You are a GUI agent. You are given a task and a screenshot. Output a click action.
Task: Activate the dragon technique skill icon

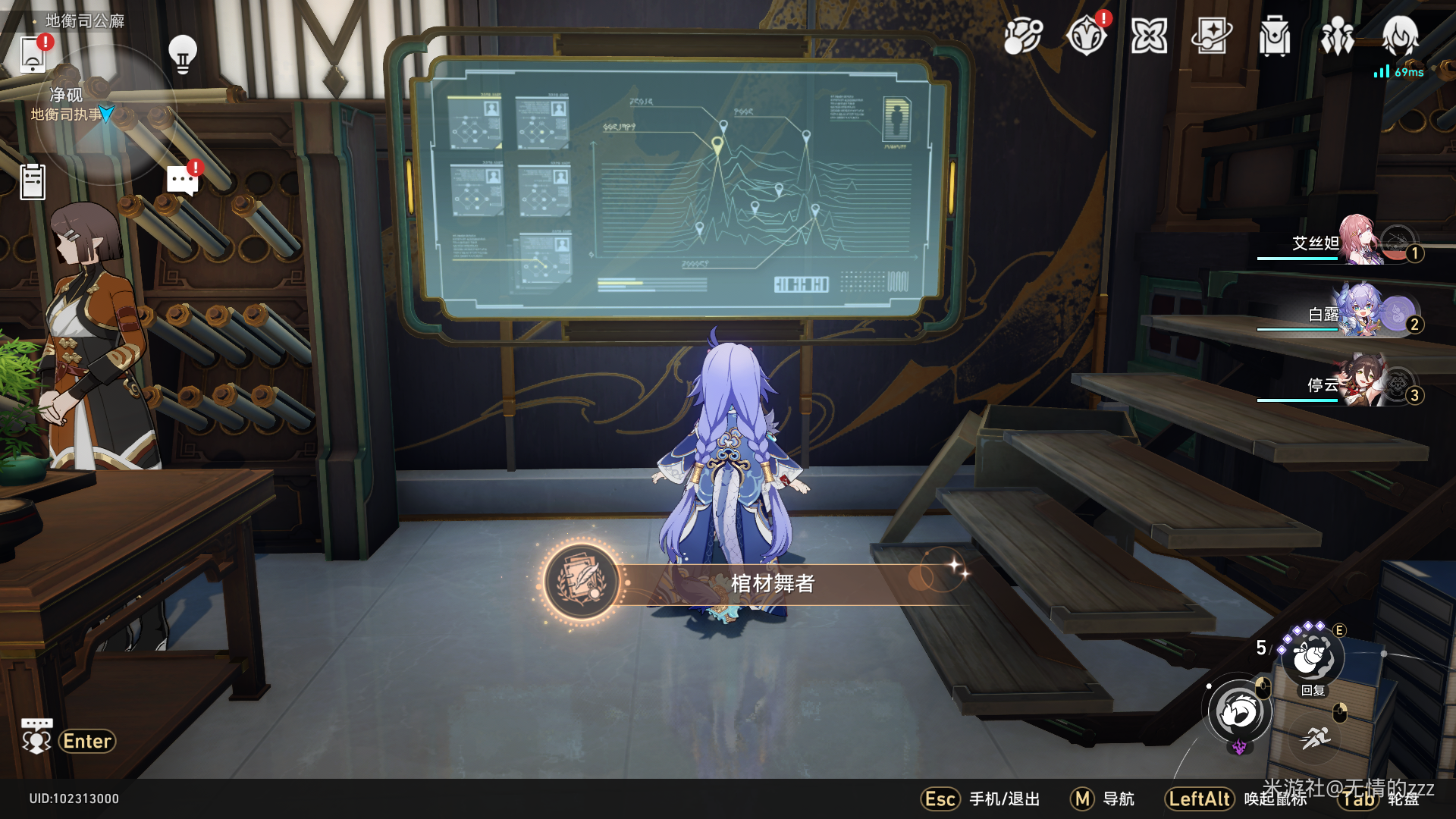[1239, 713]
